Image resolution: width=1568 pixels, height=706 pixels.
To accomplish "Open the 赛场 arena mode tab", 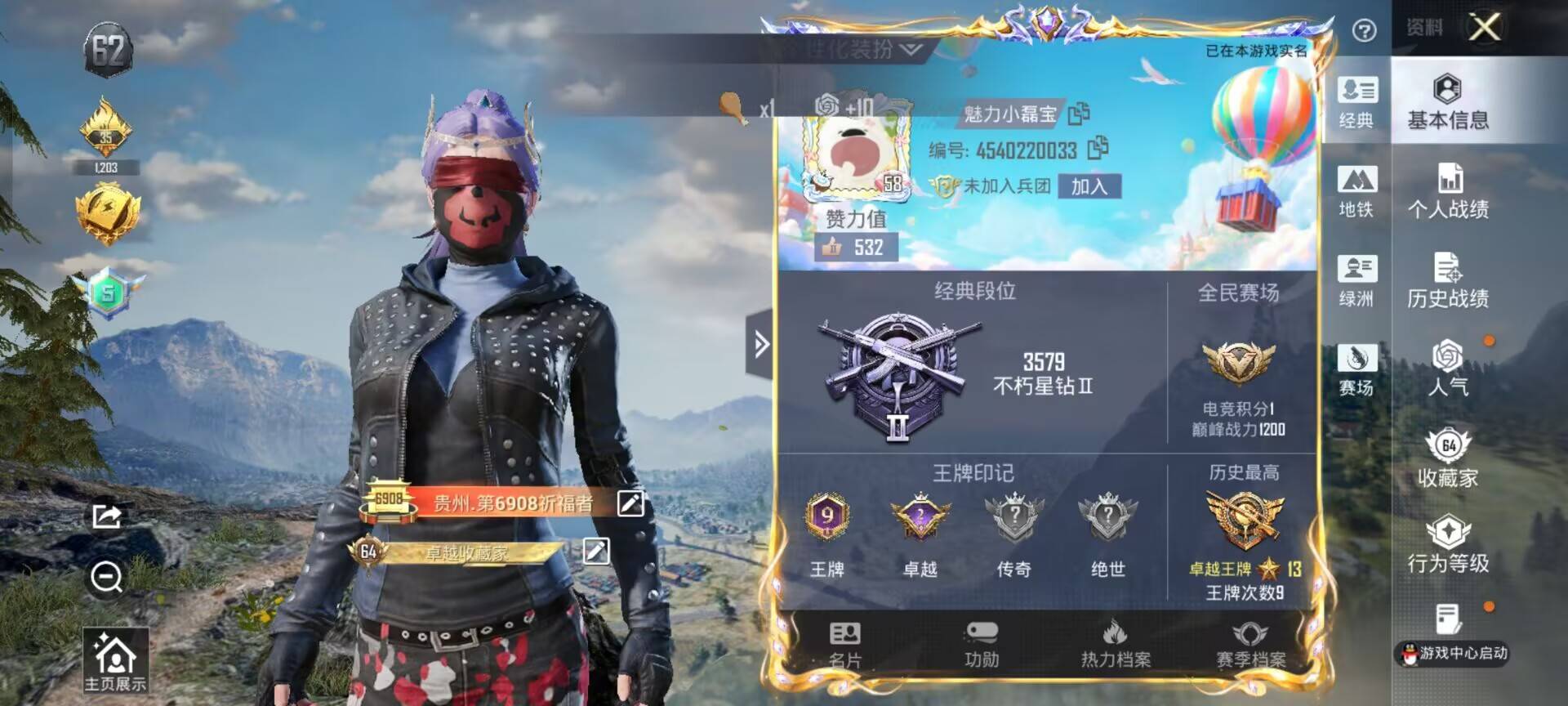I will [x=1356, y=369].
